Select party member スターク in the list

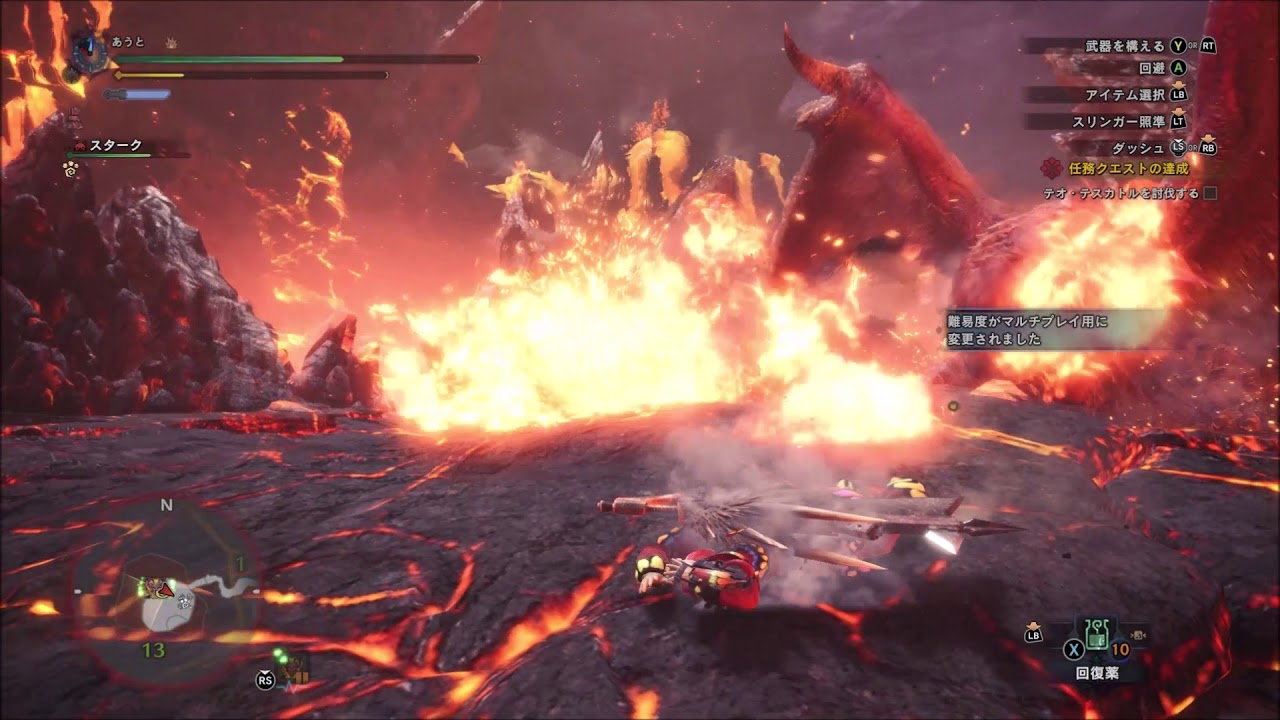[x=116, y=146]
